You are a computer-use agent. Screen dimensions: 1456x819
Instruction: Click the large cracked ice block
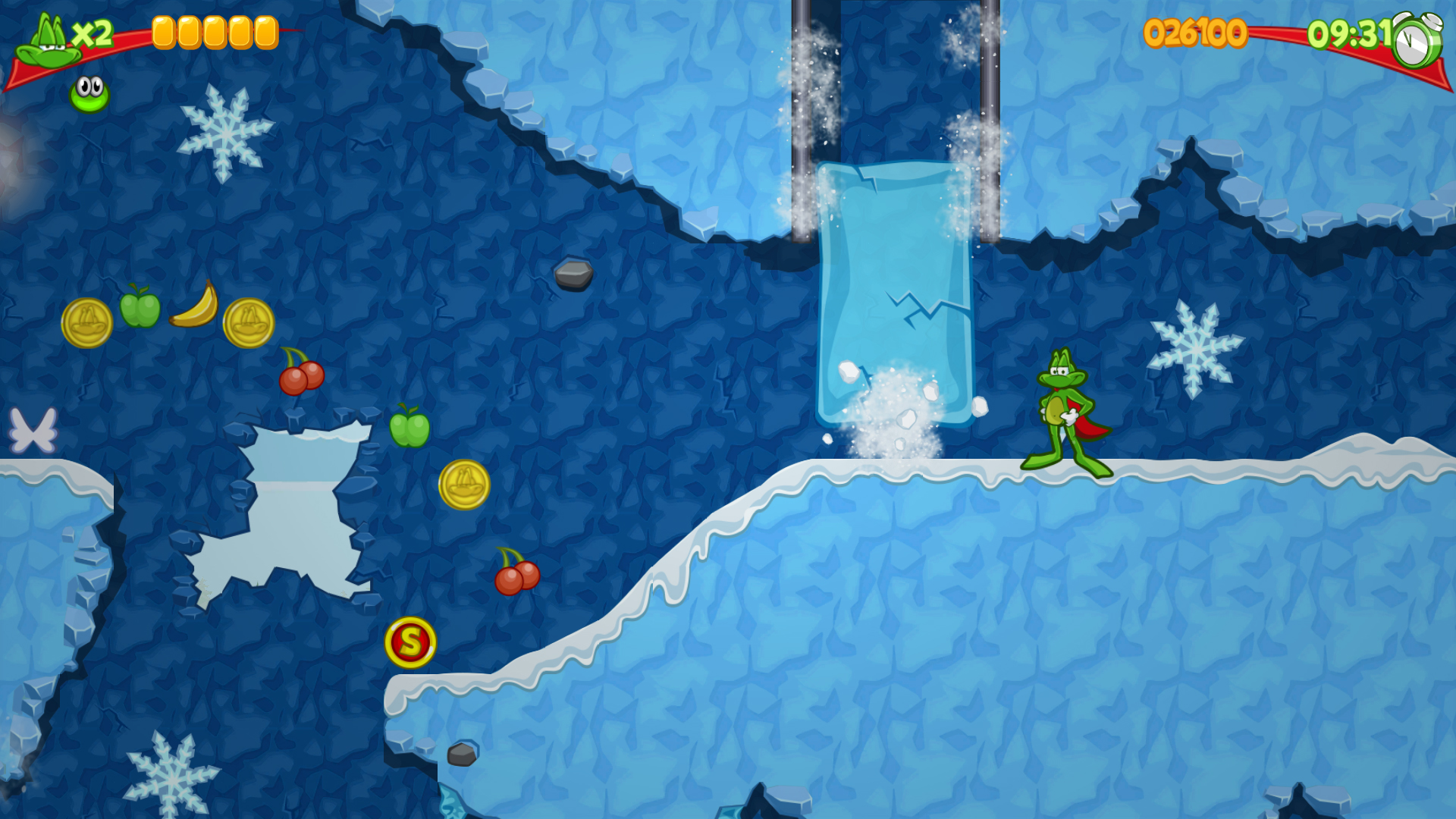[x=895, y=288]
